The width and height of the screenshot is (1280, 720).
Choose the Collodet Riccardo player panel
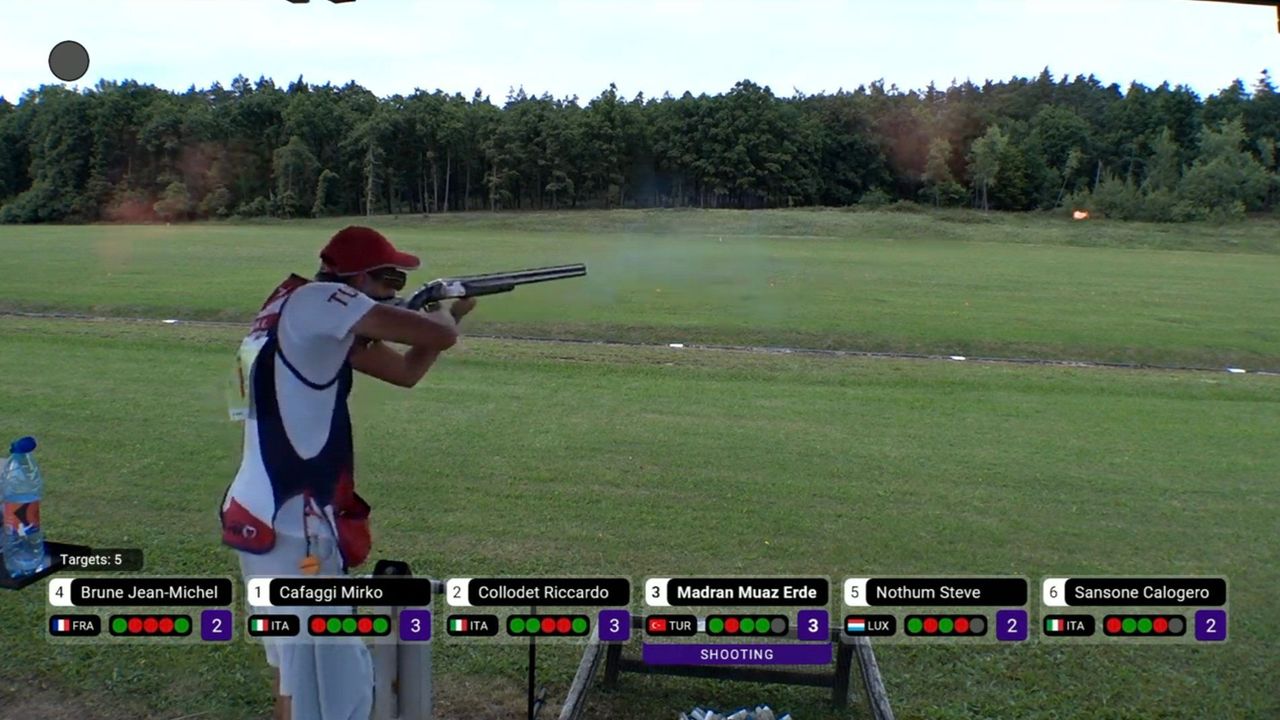pyautogui.click(x=538, y=608)
